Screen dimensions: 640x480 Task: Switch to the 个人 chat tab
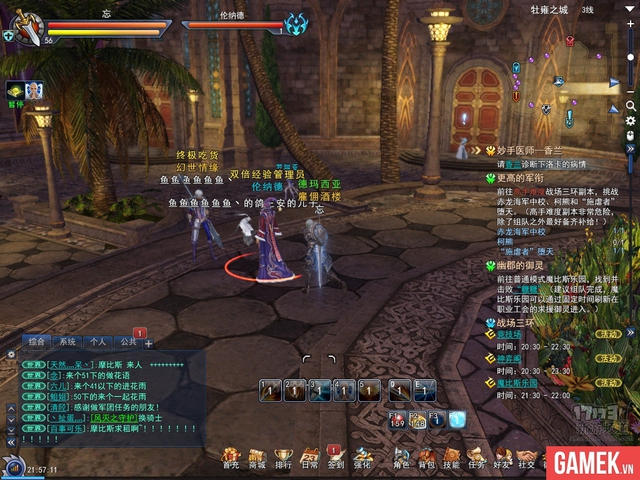pyautogui.click(x=98, y=342)
